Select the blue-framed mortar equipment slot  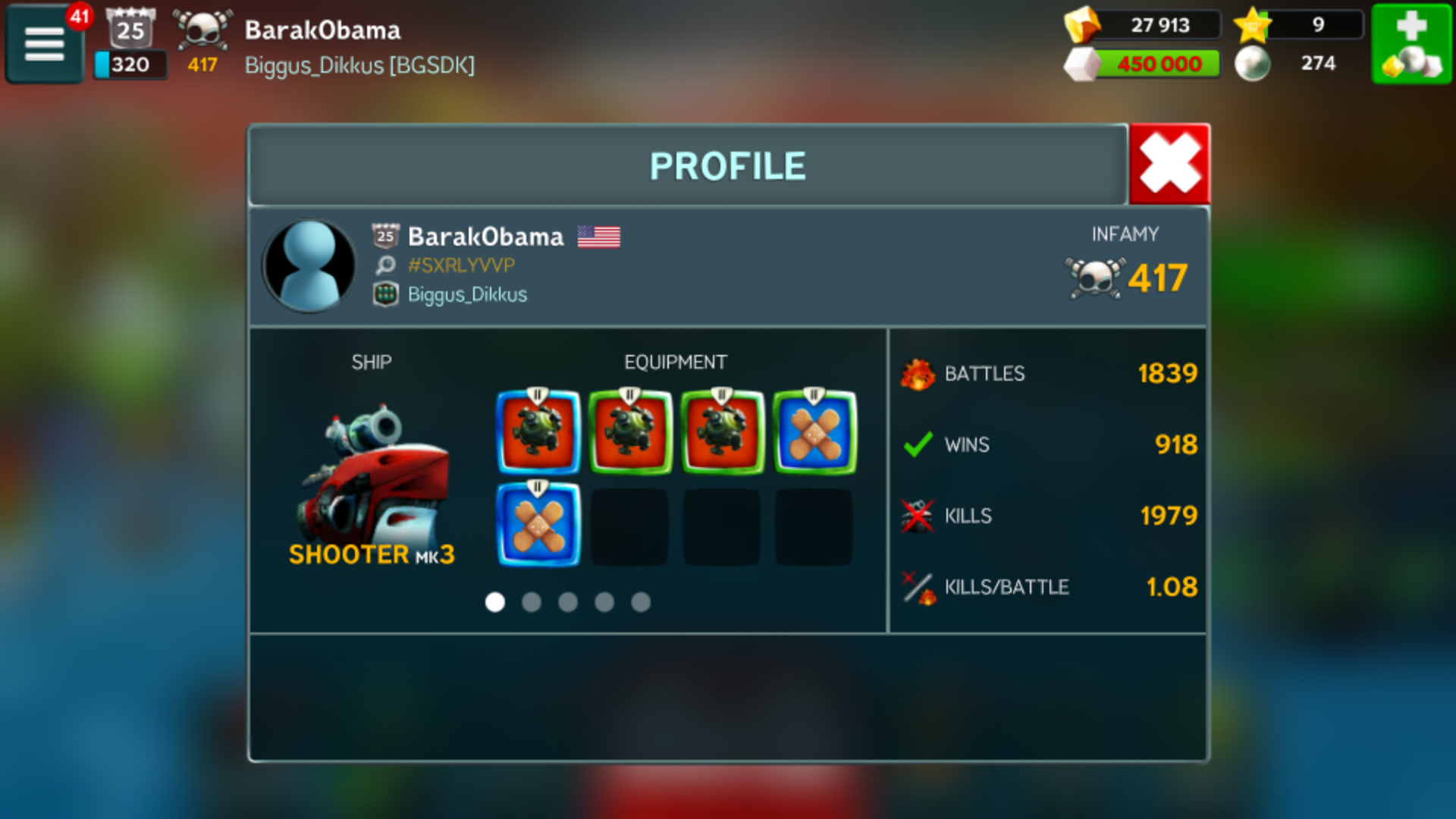[538, 432]
